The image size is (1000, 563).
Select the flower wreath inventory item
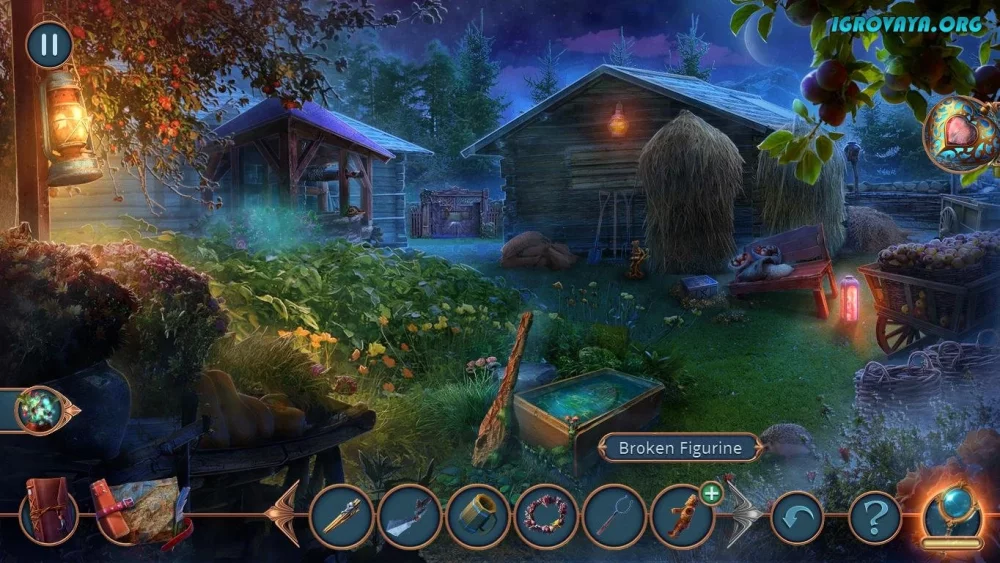coord(546,516)
